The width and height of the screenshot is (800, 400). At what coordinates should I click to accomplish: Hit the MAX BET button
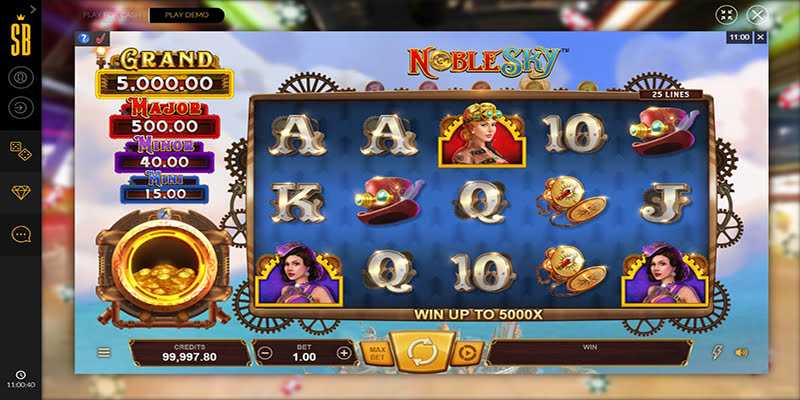[x=379, y=353]
